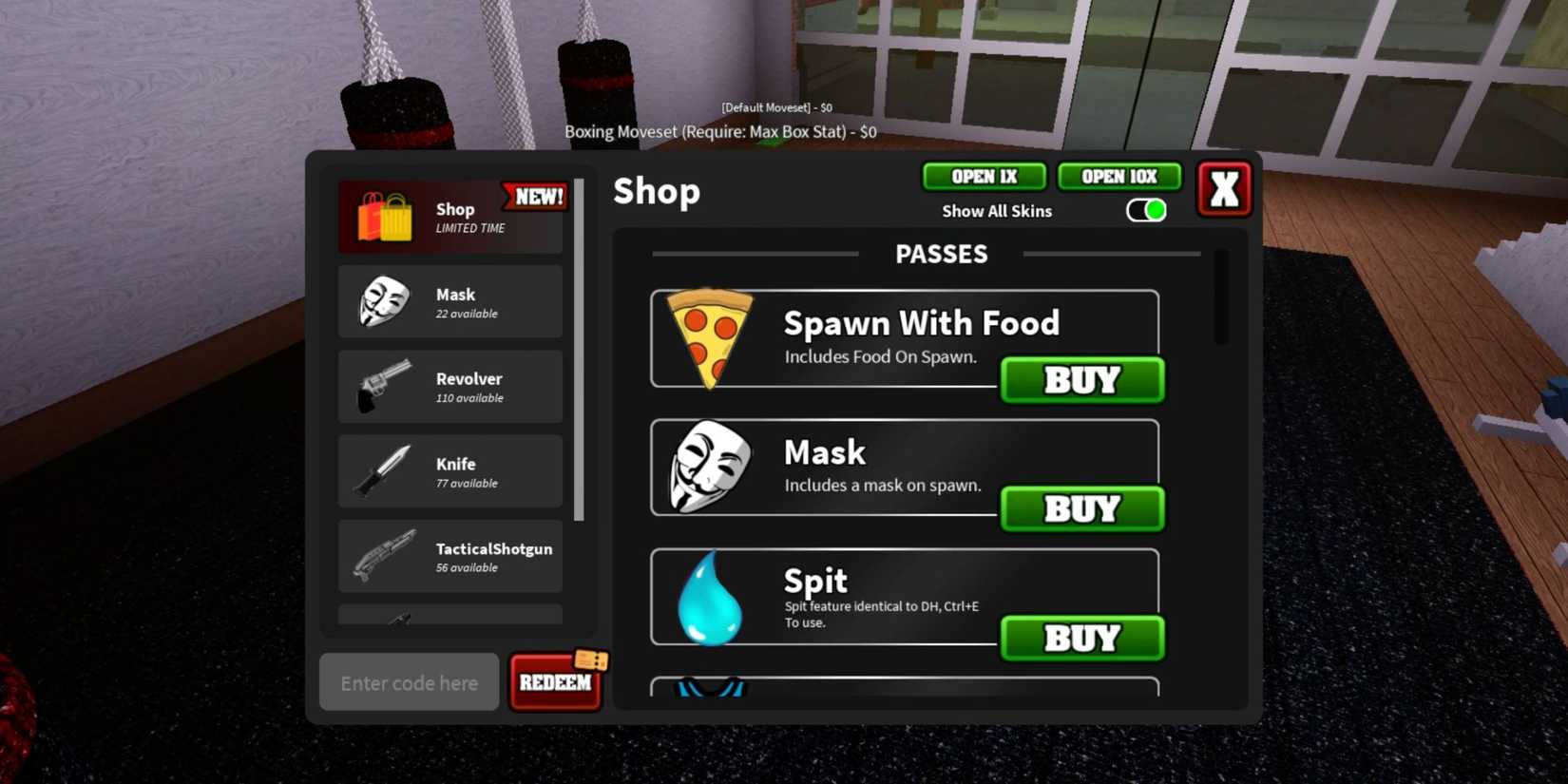
Task: Click the pizza slice icon for Spawn With Food
Action: (707, 335)
